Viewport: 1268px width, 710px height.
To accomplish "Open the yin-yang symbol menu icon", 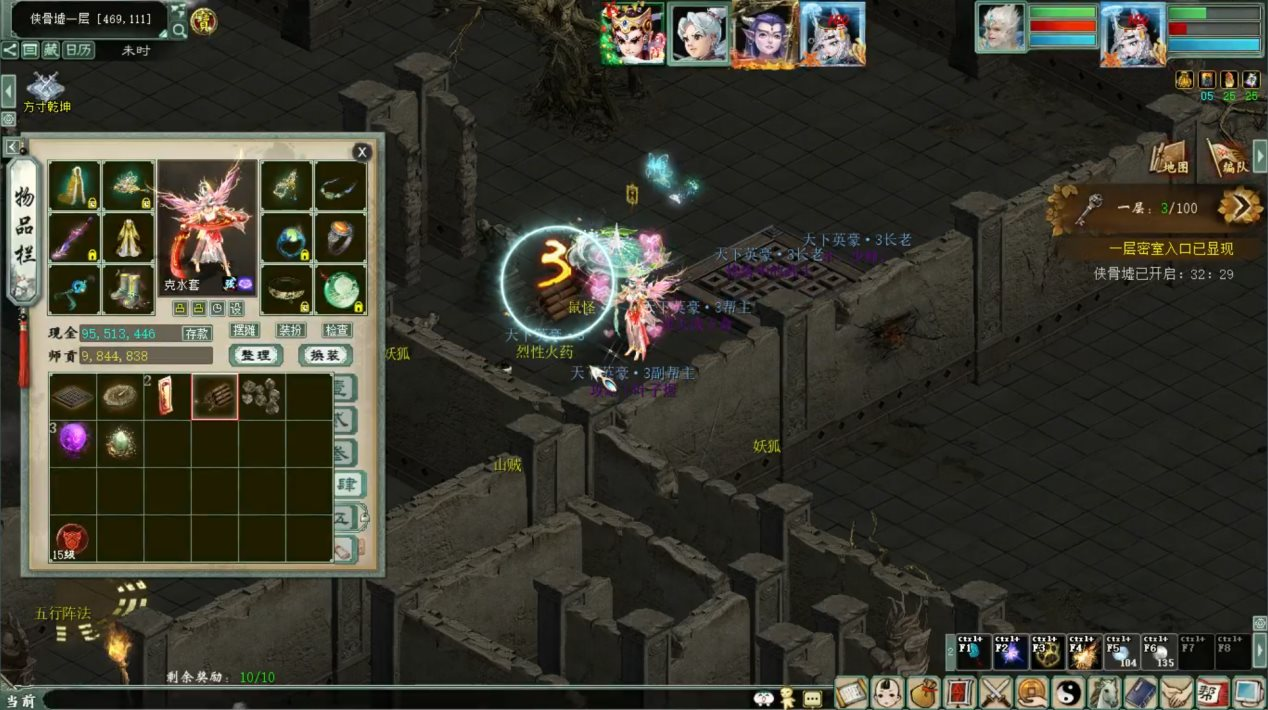I will pyautogui.click(x=1070, y=692).
